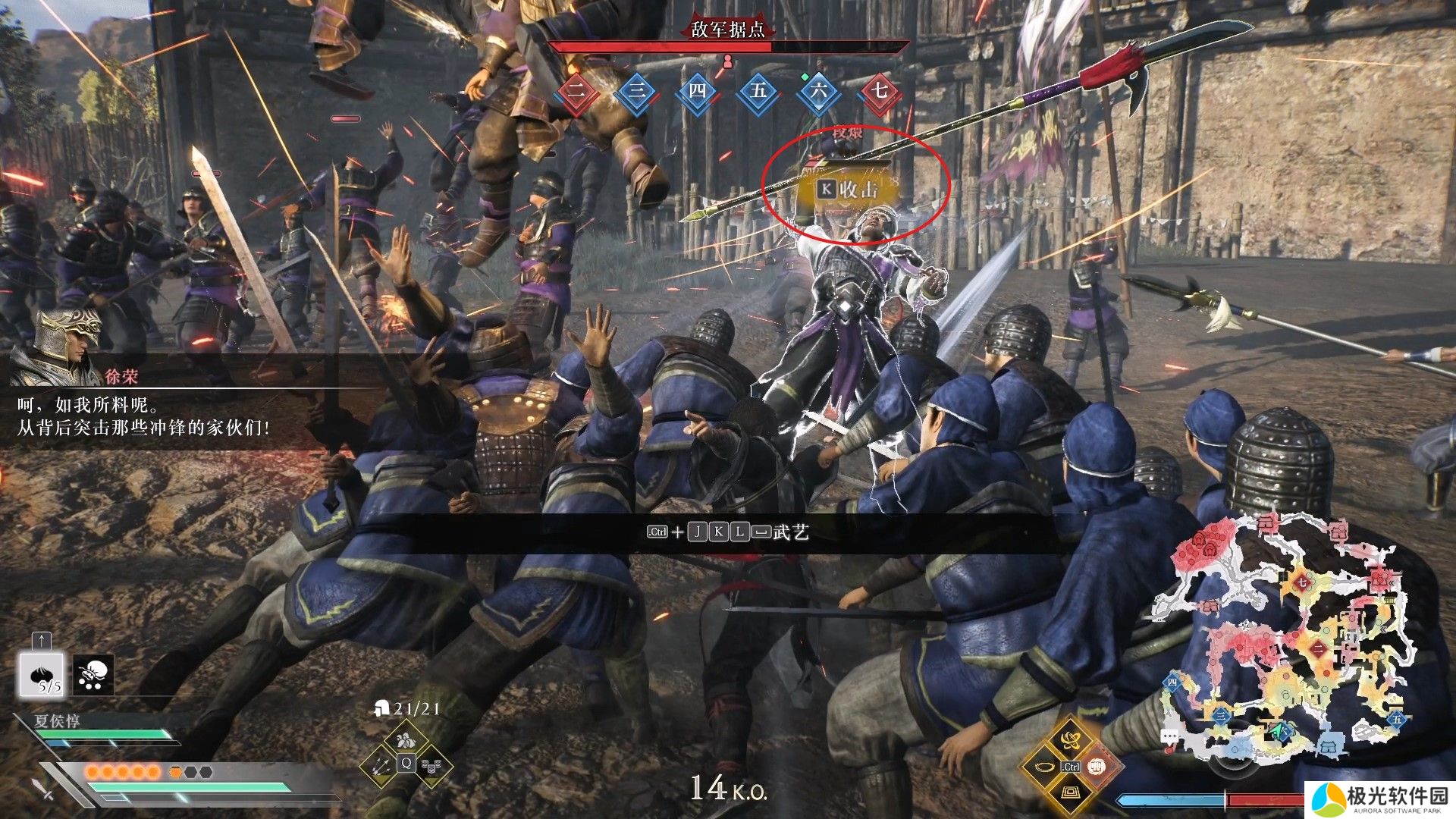
Task: Activate the three shields tactic icon
Action: pyautogui.click(x=432, y=767)
